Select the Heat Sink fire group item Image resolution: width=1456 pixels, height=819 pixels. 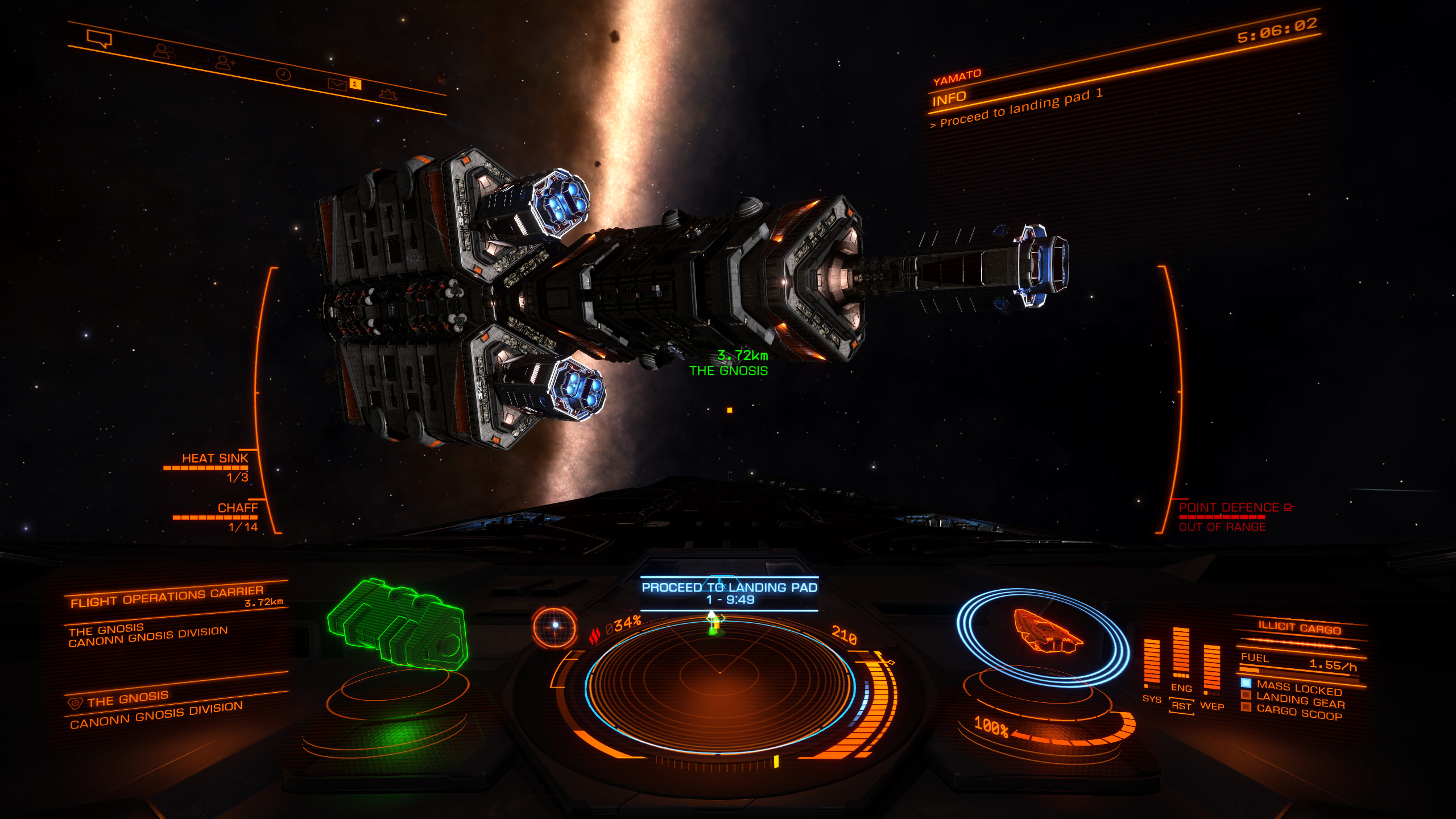[215, 458]
